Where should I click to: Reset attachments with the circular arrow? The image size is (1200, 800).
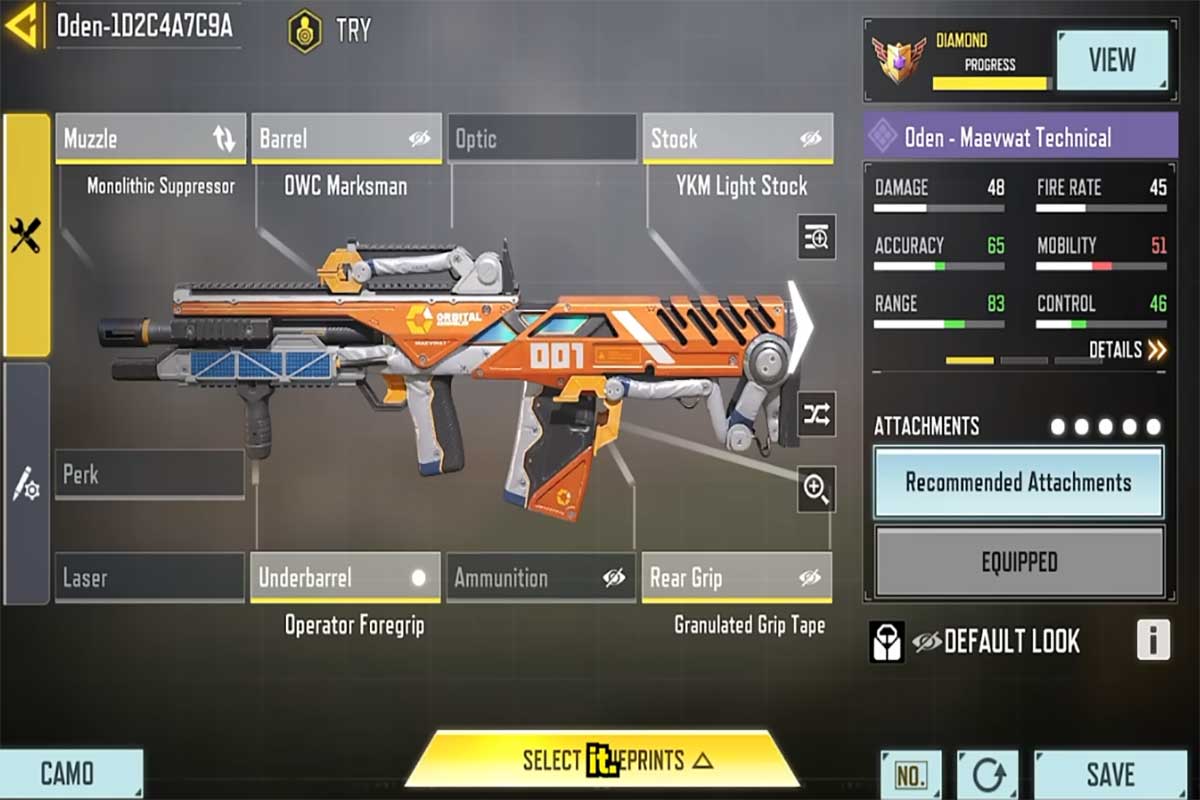tap(987, 775)
